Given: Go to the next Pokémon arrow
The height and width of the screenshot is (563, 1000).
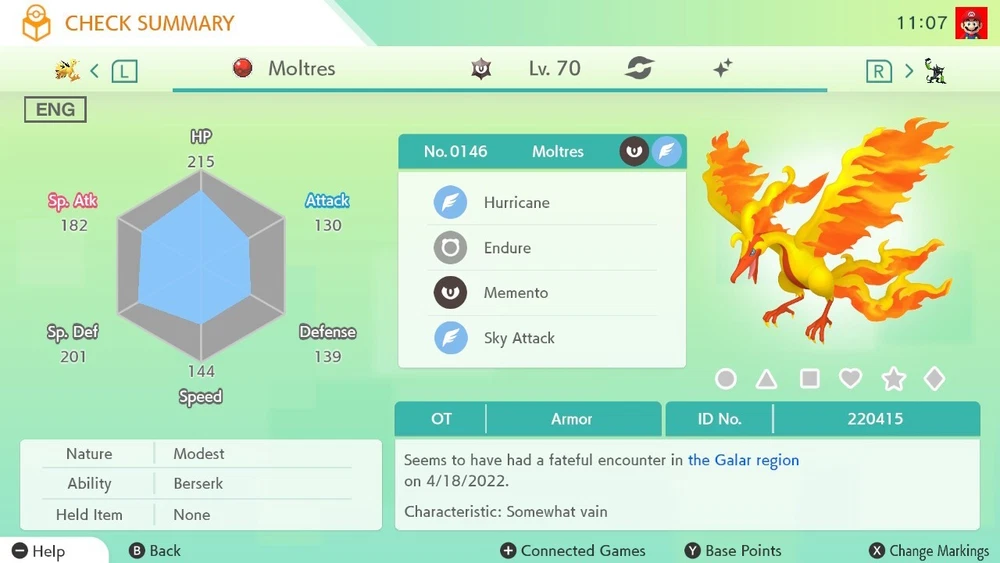Looking at the screenshot, I should point(909,70).
